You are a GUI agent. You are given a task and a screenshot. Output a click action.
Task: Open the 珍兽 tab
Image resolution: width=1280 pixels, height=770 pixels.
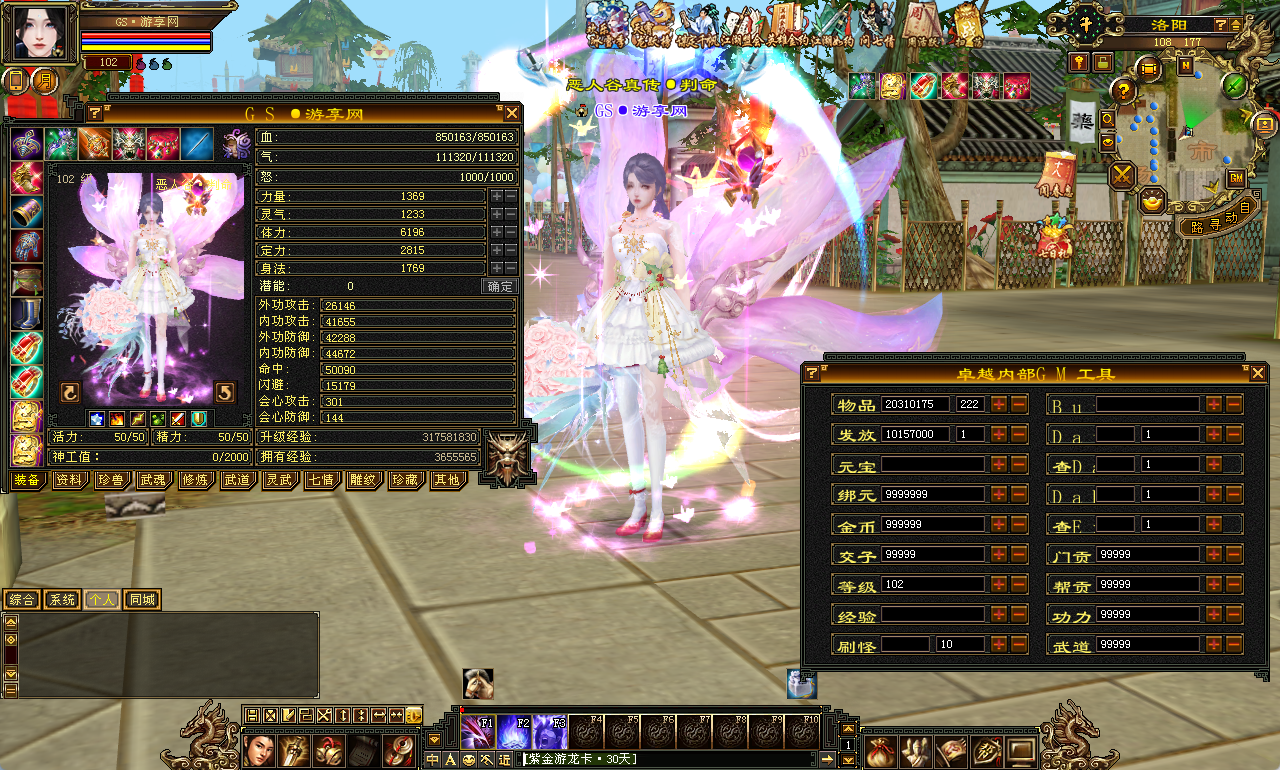111,480
